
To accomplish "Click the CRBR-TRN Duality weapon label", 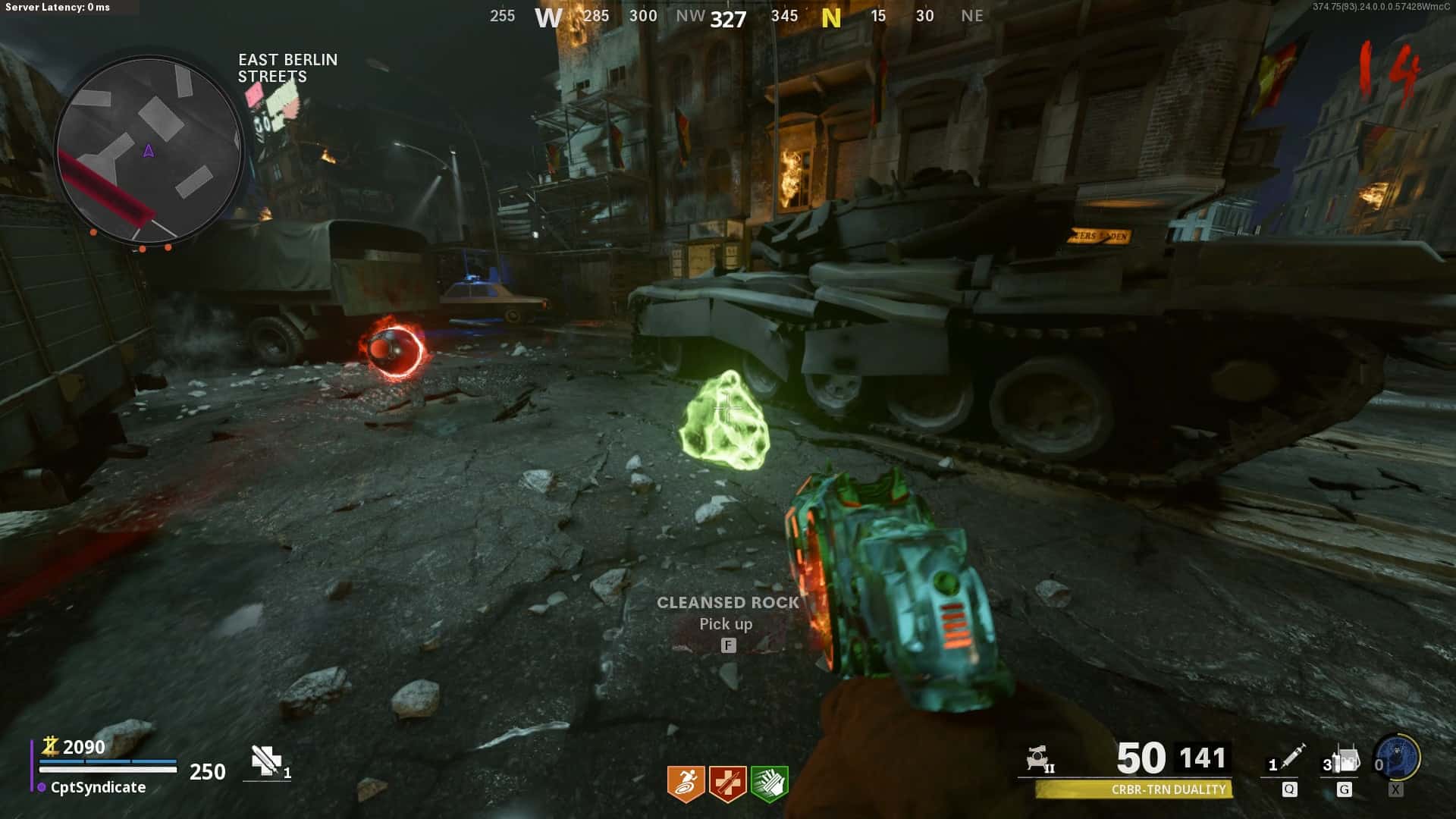I will (x=1168, y=789).
